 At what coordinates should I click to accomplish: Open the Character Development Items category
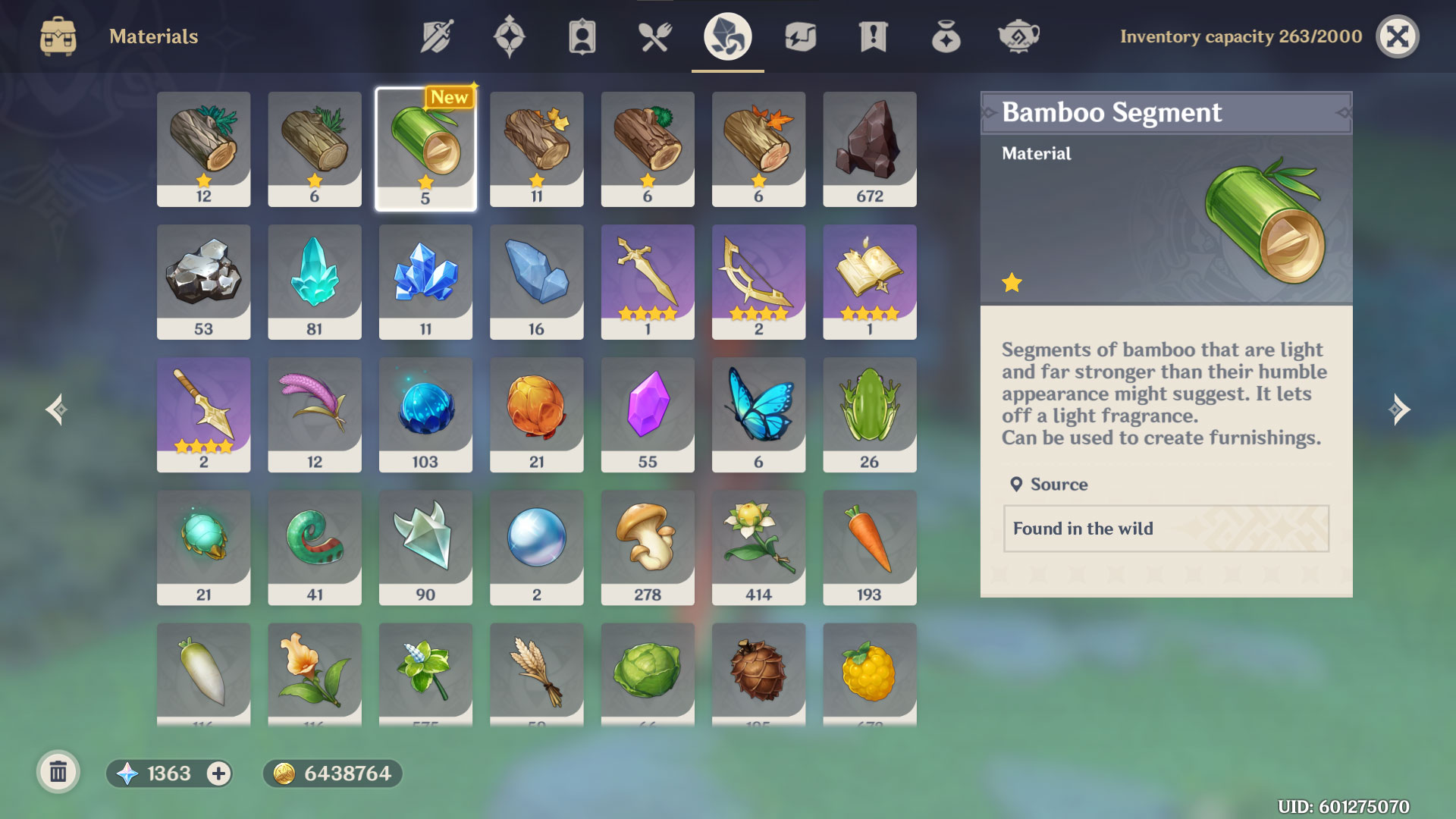click(x=582, y=36)
